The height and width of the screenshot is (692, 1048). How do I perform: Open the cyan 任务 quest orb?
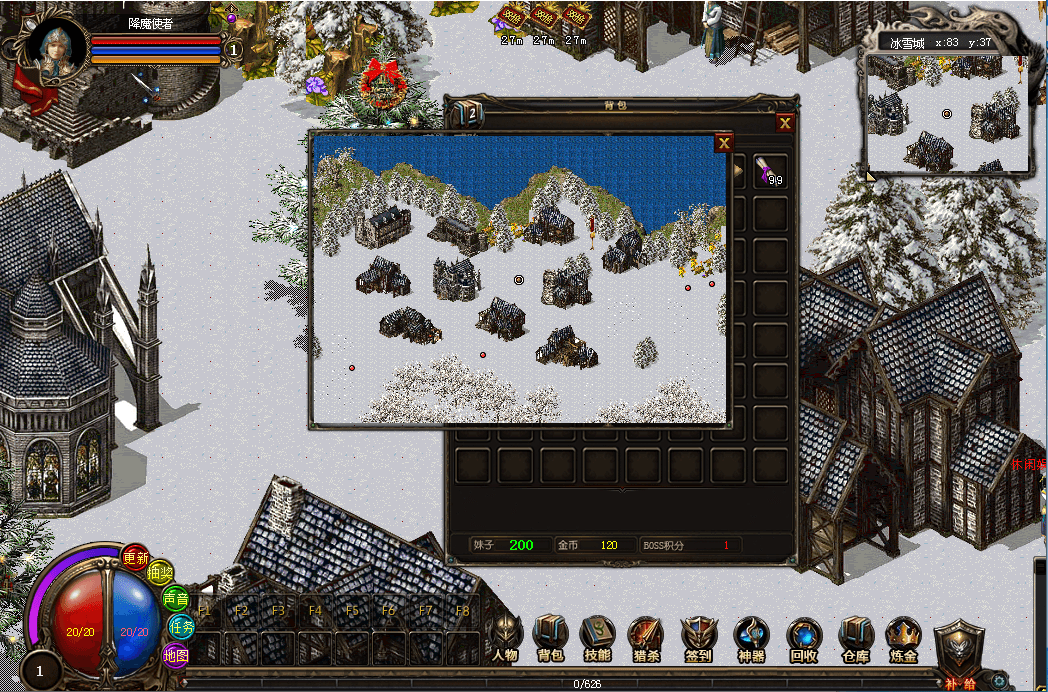click(181, 627)
